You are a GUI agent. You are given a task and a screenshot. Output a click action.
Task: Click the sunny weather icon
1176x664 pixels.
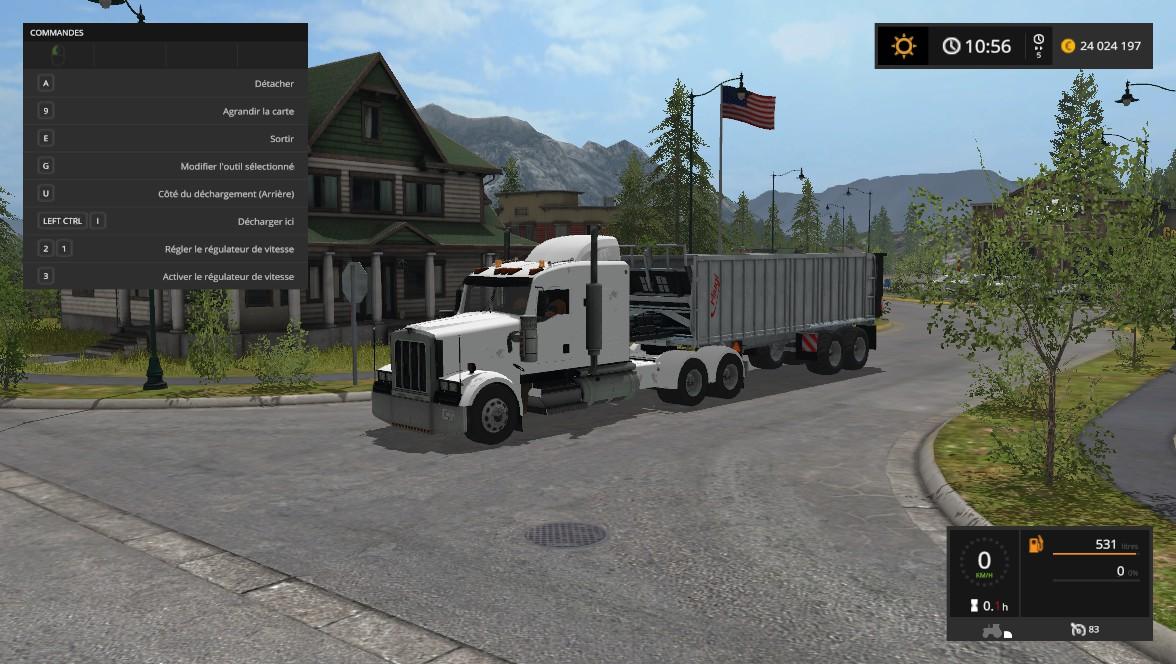(904, 46)
